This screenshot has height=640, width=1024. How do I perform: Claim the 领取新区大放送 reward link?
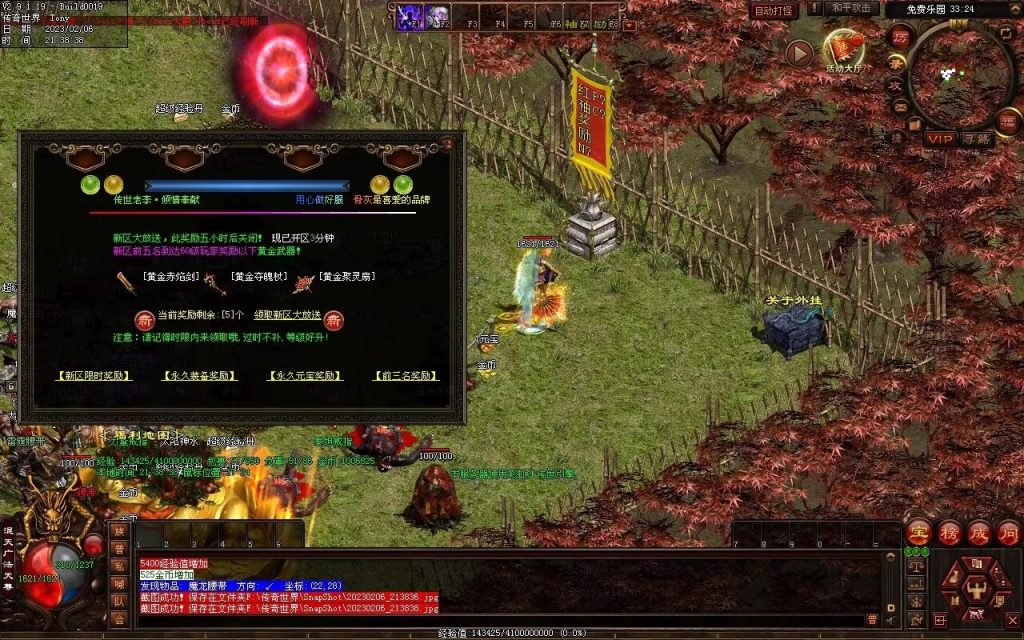pos(287,315)
